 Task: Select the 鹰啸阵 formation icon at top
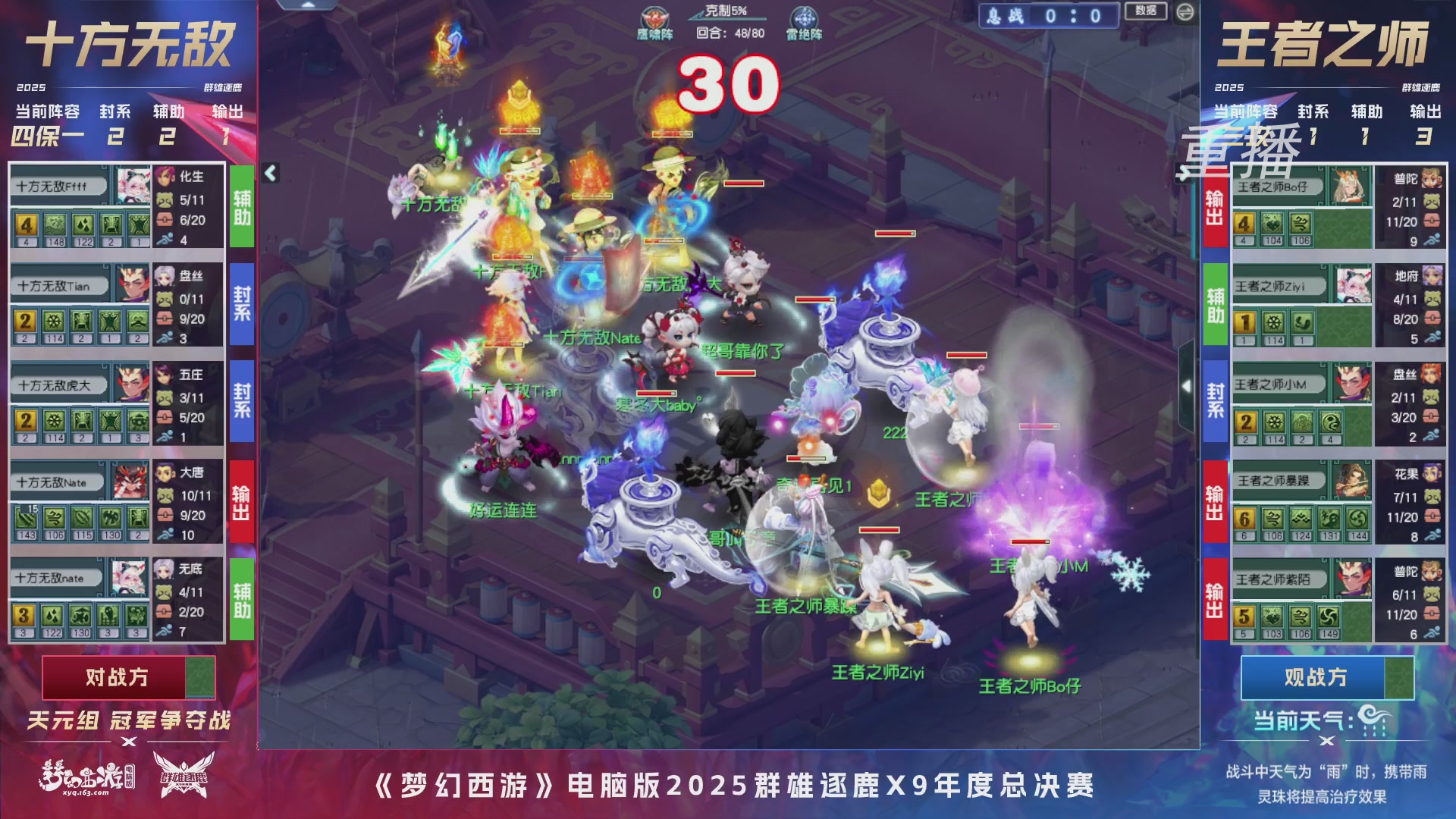point(655,18)
